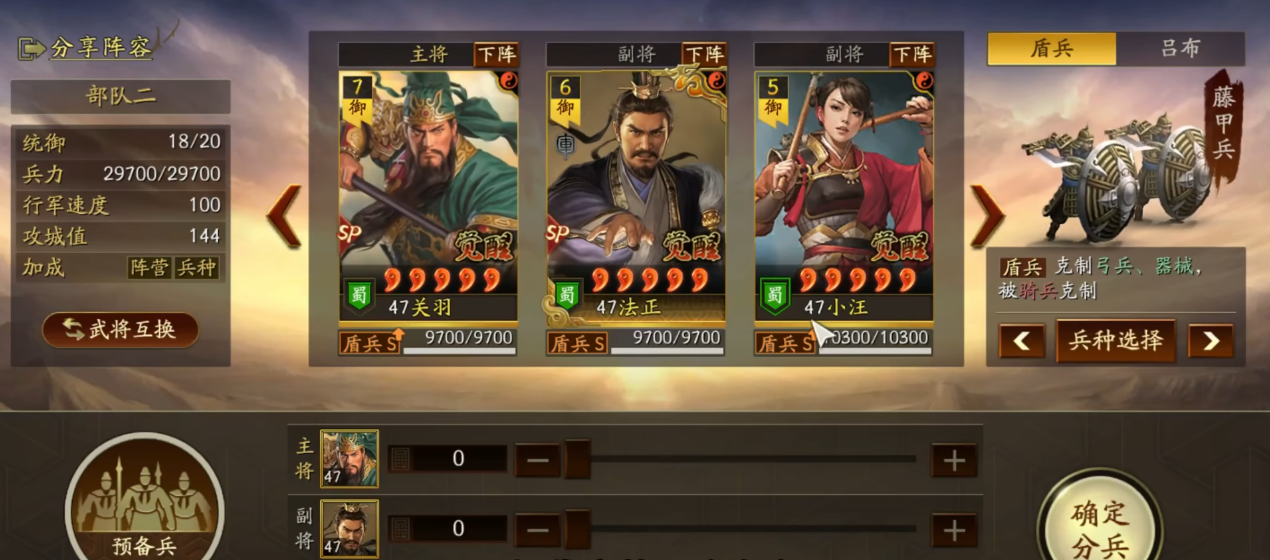This screenshot has width=1270, height=560.
Task: Choose the previous troop type arrow
Action: point(1021,341)
